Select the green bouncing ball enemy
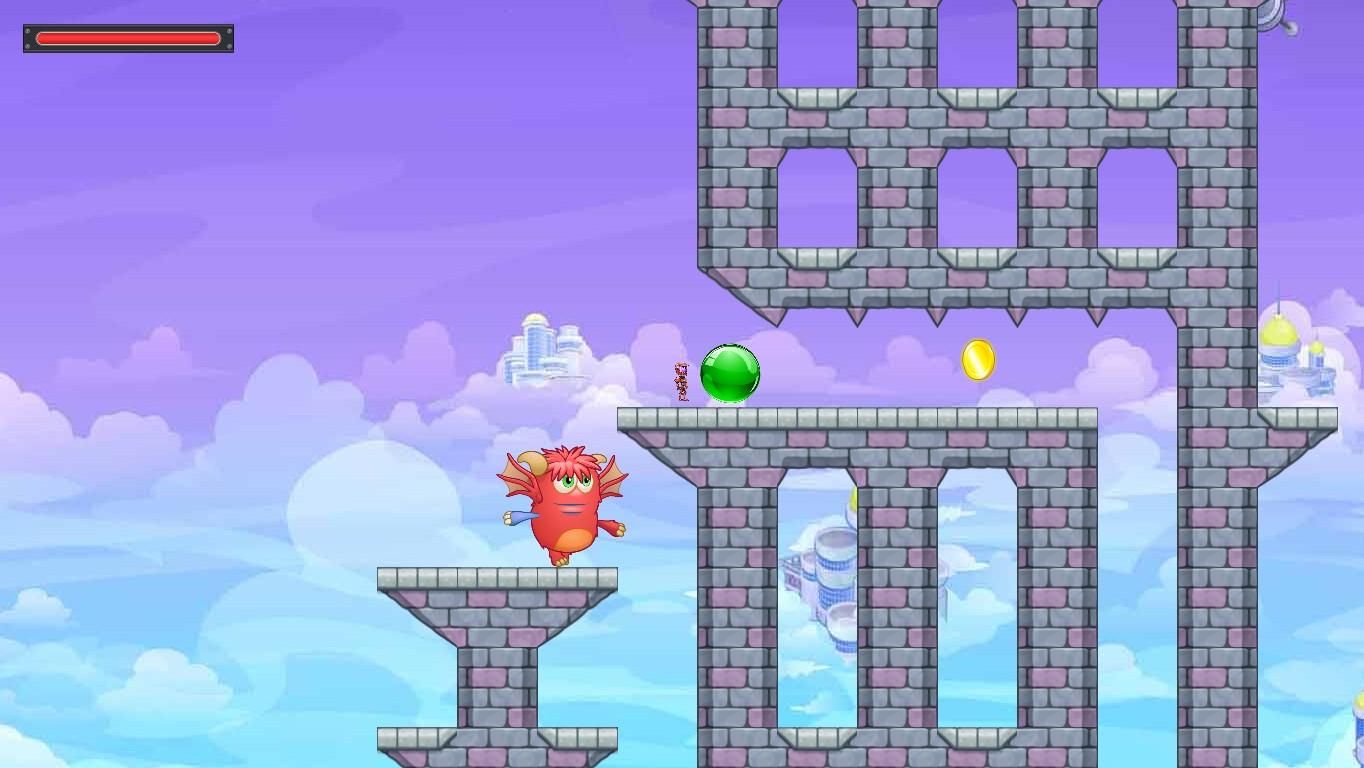 [730, 374]
